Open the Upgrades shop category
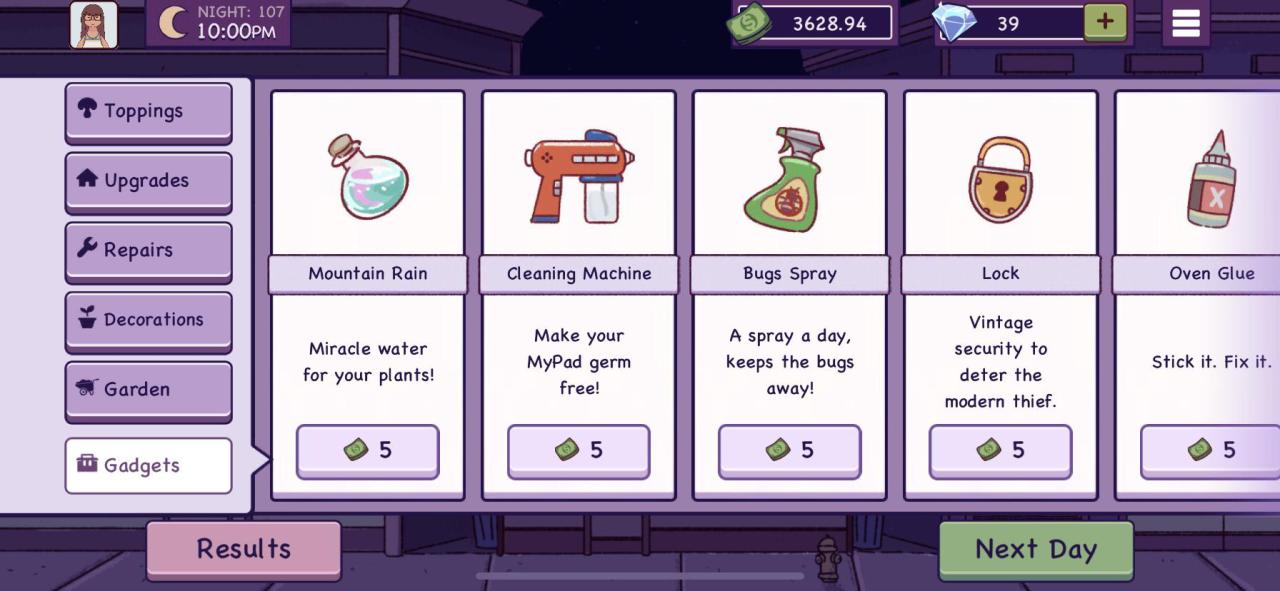 point(148,181)
